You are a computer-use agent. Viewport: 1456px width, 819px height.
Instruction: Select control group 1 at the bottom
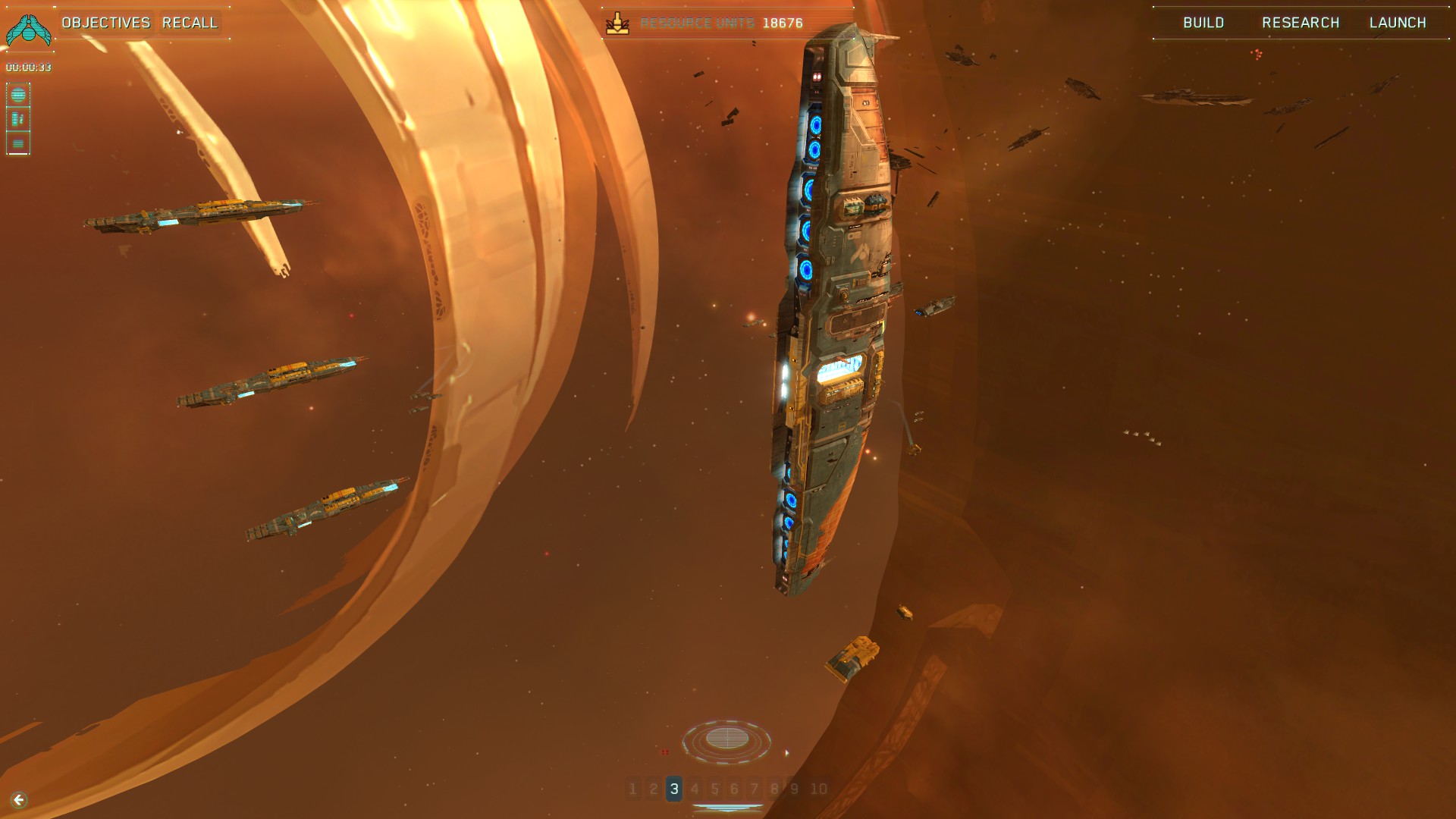point(632,788)
